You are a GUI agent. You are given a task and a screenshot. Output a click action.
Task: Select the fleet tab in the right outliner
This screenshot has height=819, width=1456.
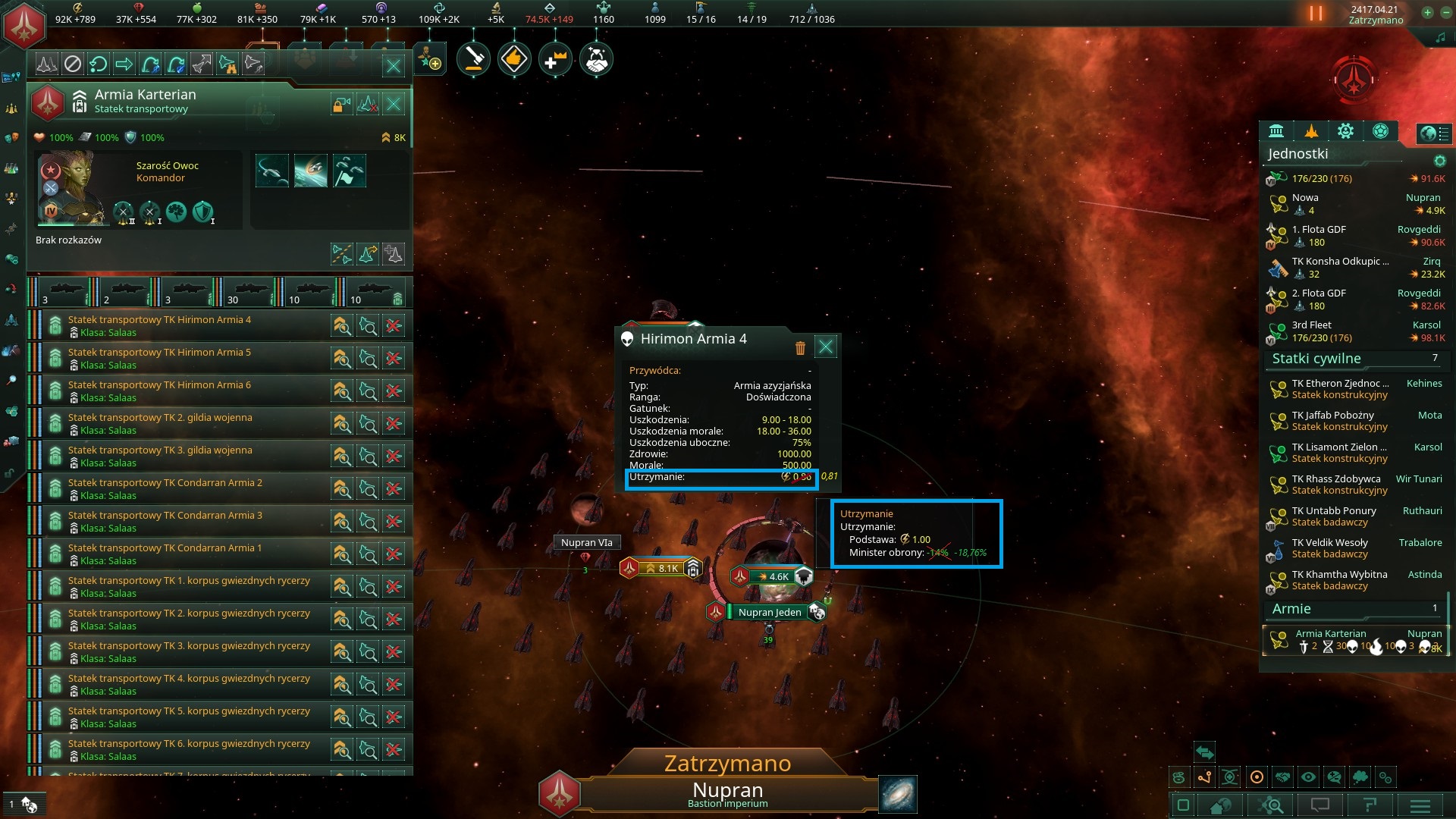pyautogui.click(x=1311, y=131)
